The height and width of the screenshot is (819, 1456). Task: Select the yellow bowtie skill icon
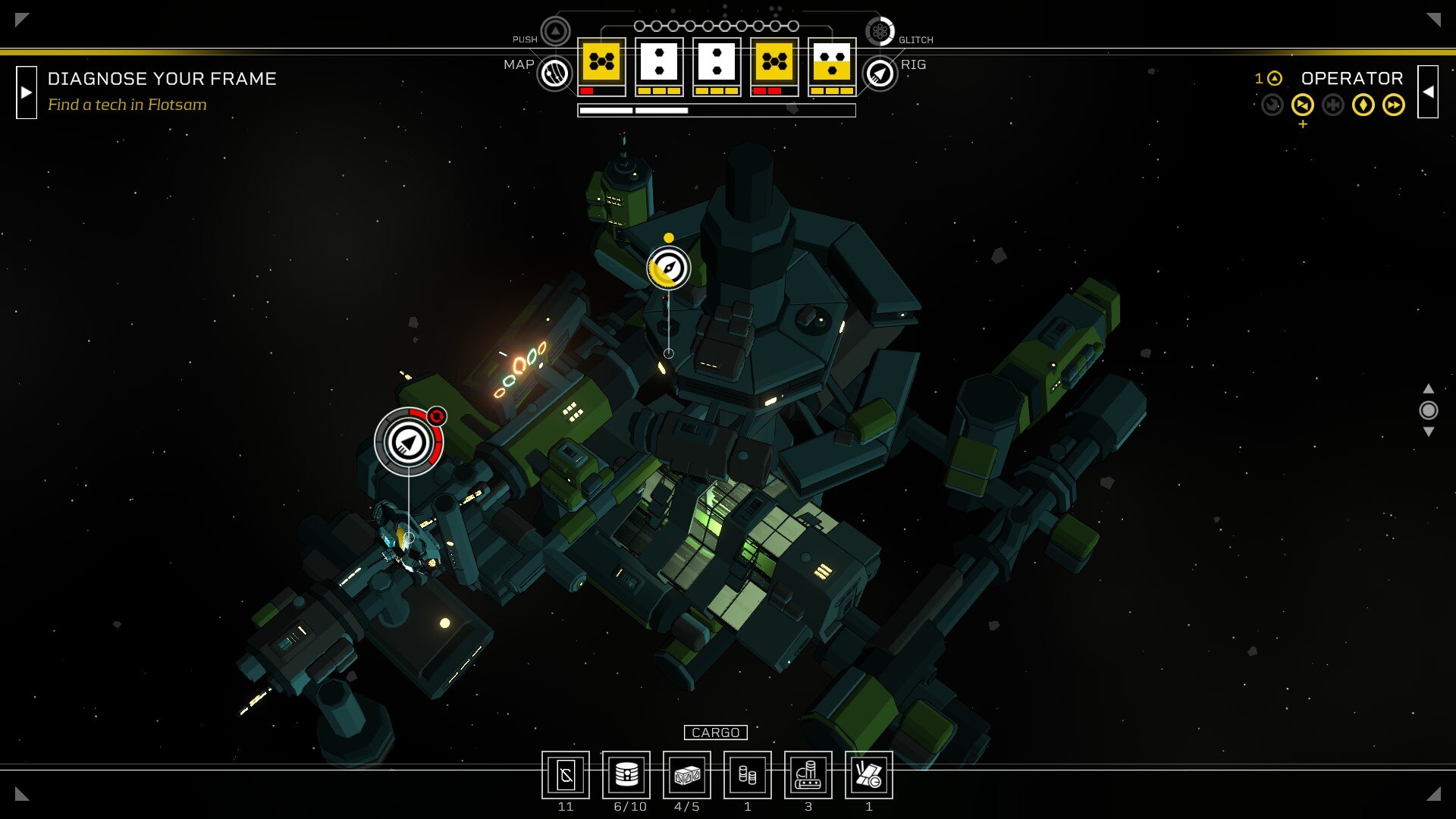(x=1302, y=105)
